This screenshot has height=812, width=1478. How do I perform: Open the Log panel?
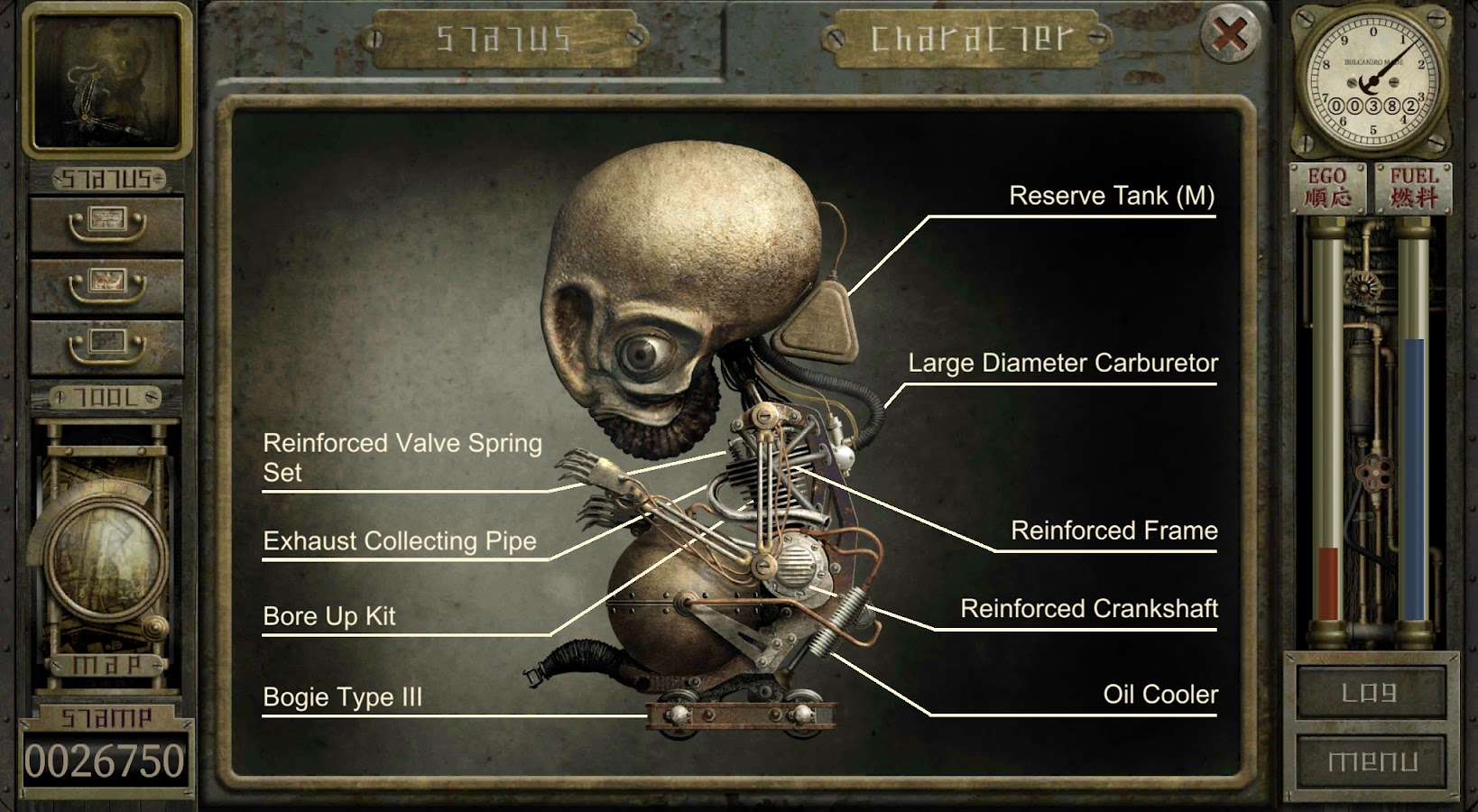click(x=1373, y=694)
